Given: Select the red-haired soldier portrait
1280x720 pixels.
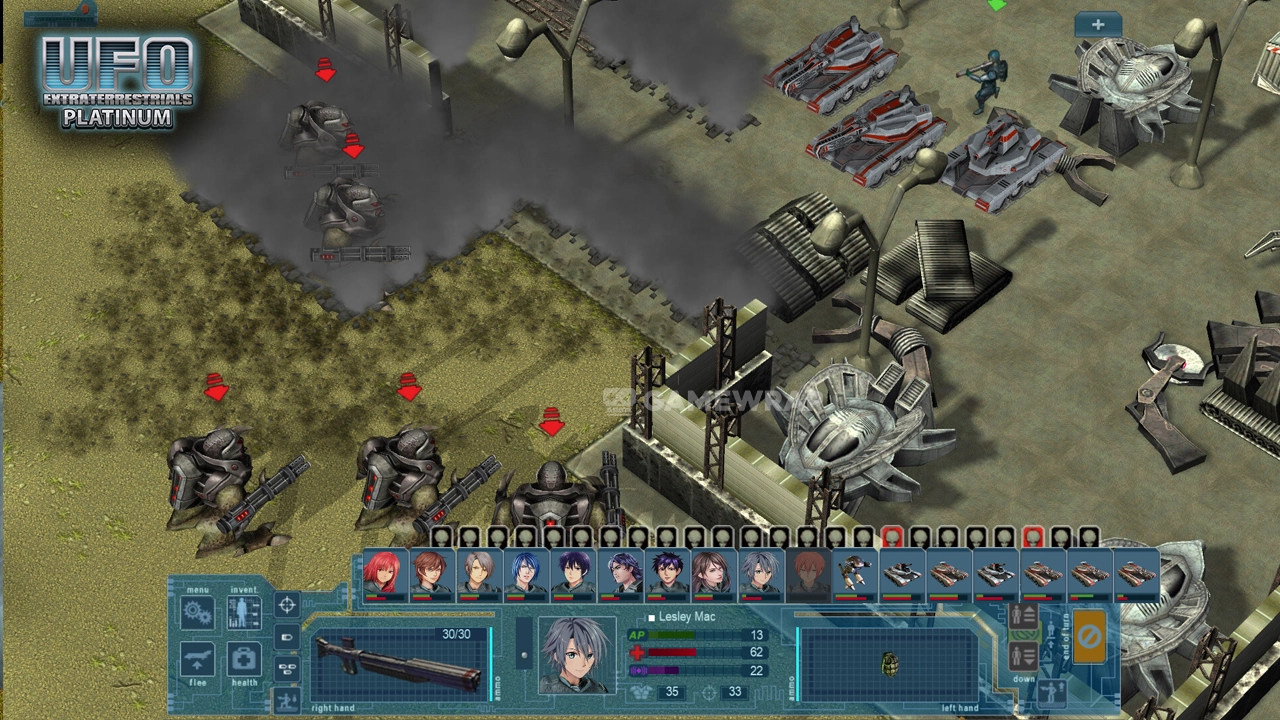Looking at the screenshot, I should click(383, 574).
